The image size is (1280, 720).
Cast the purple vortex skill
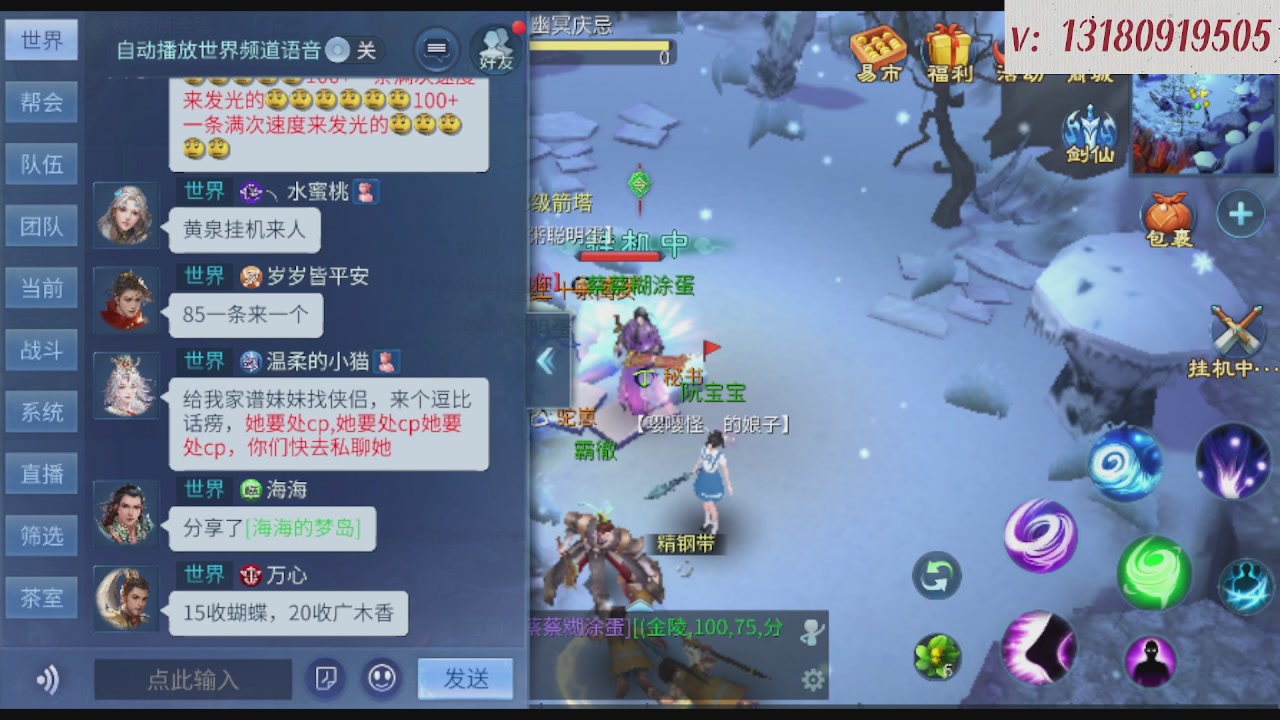pyautogui.click(x=1040, y=537)
